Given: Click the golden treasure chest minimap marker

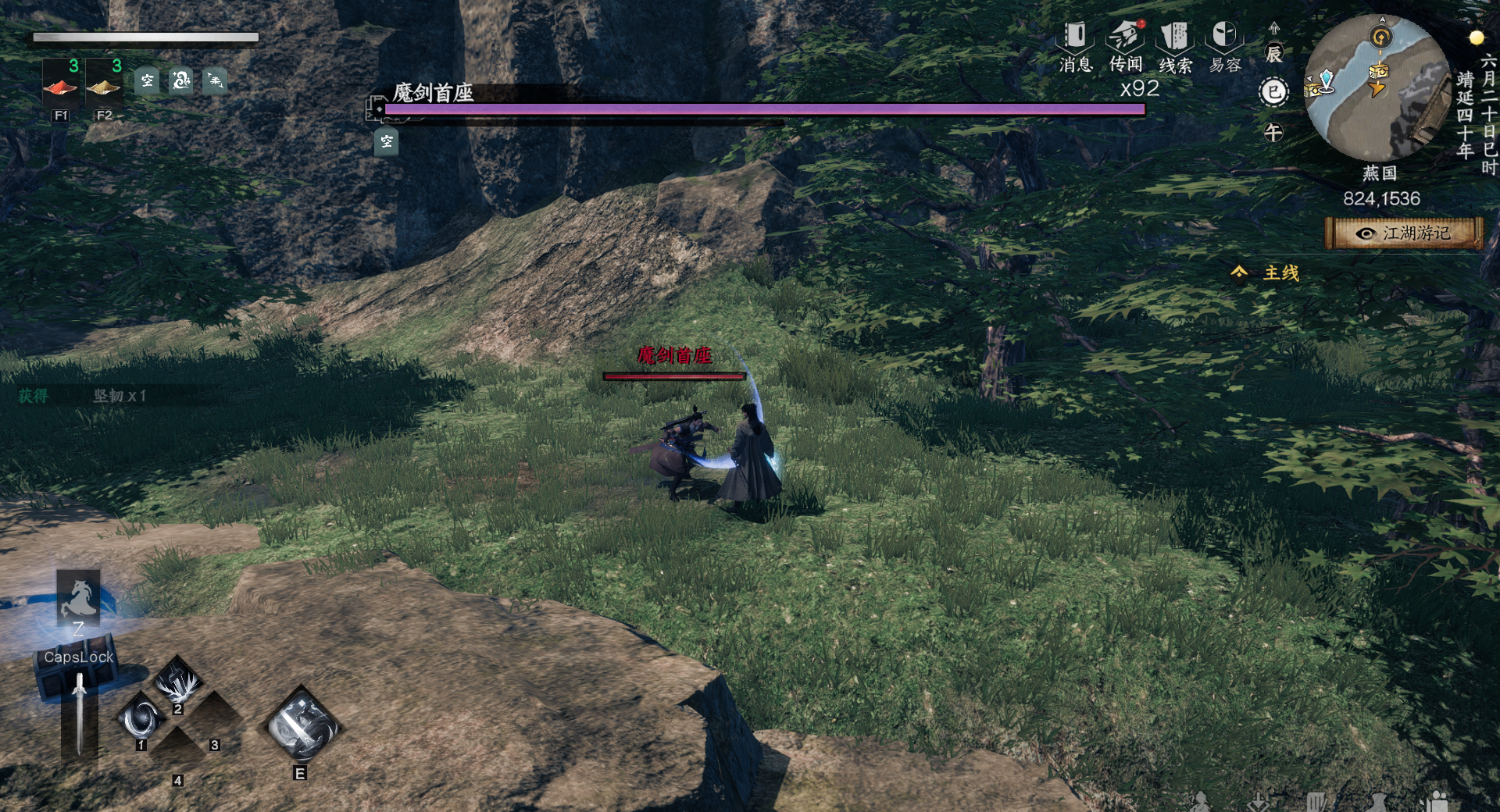Looking at the screenshot, I should pos(1379,70).
